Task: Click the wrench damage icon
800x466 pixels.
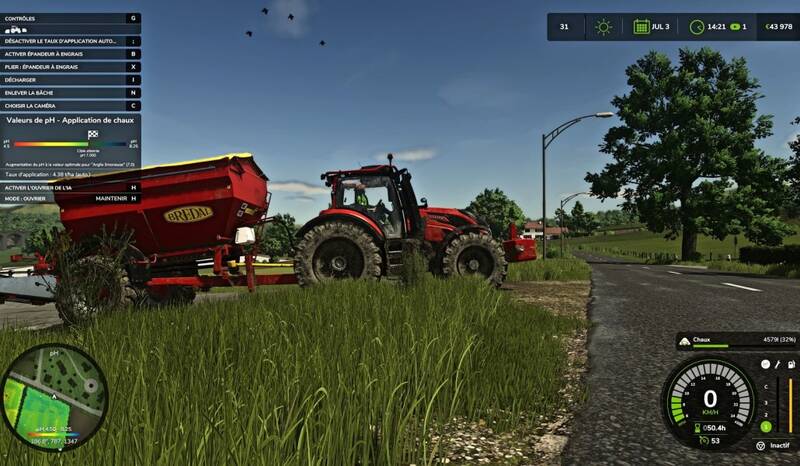Action: point(778,364)
